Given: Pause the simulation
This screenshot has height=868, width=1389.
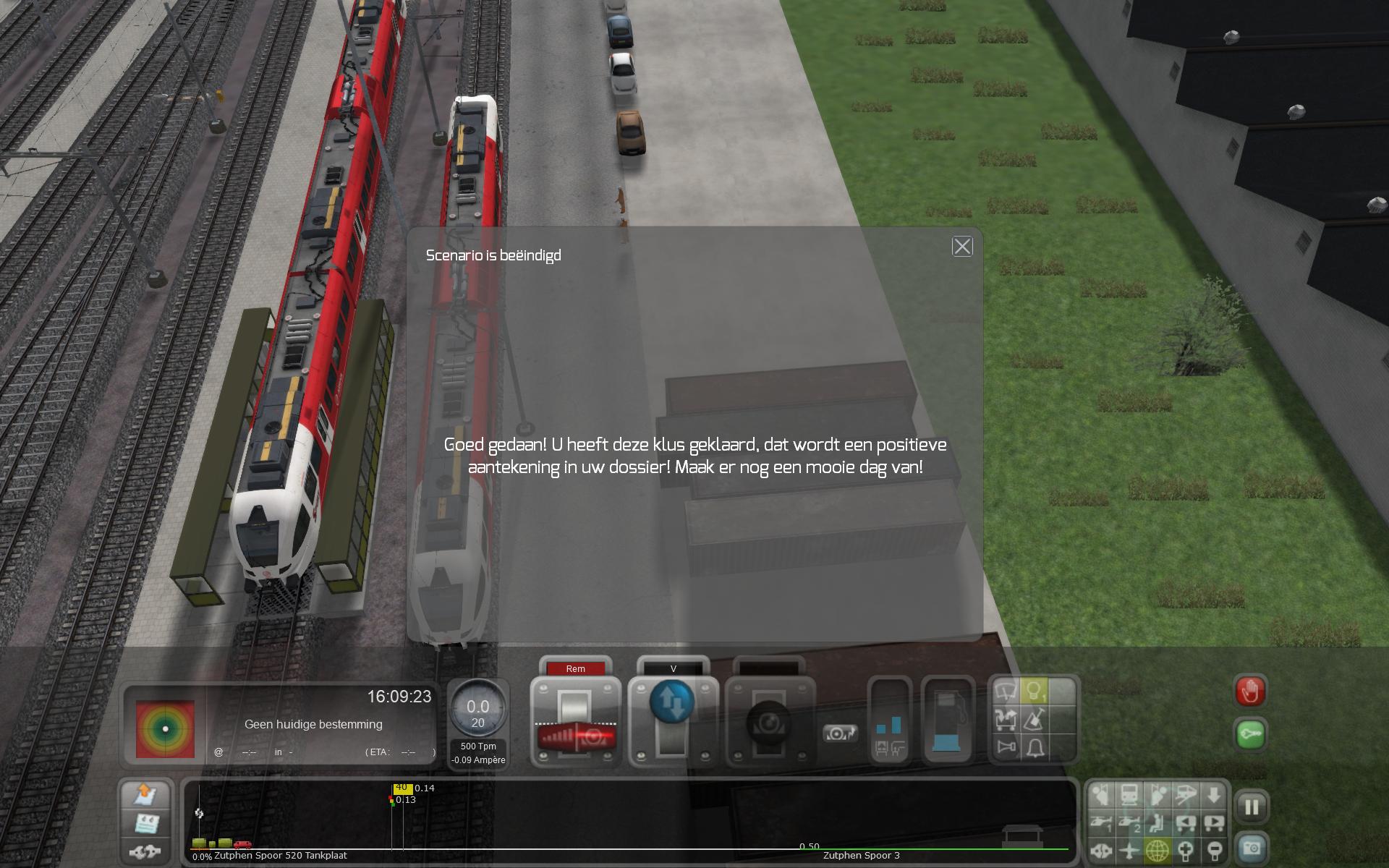Looking at the screenshot, I should 1252,807.
